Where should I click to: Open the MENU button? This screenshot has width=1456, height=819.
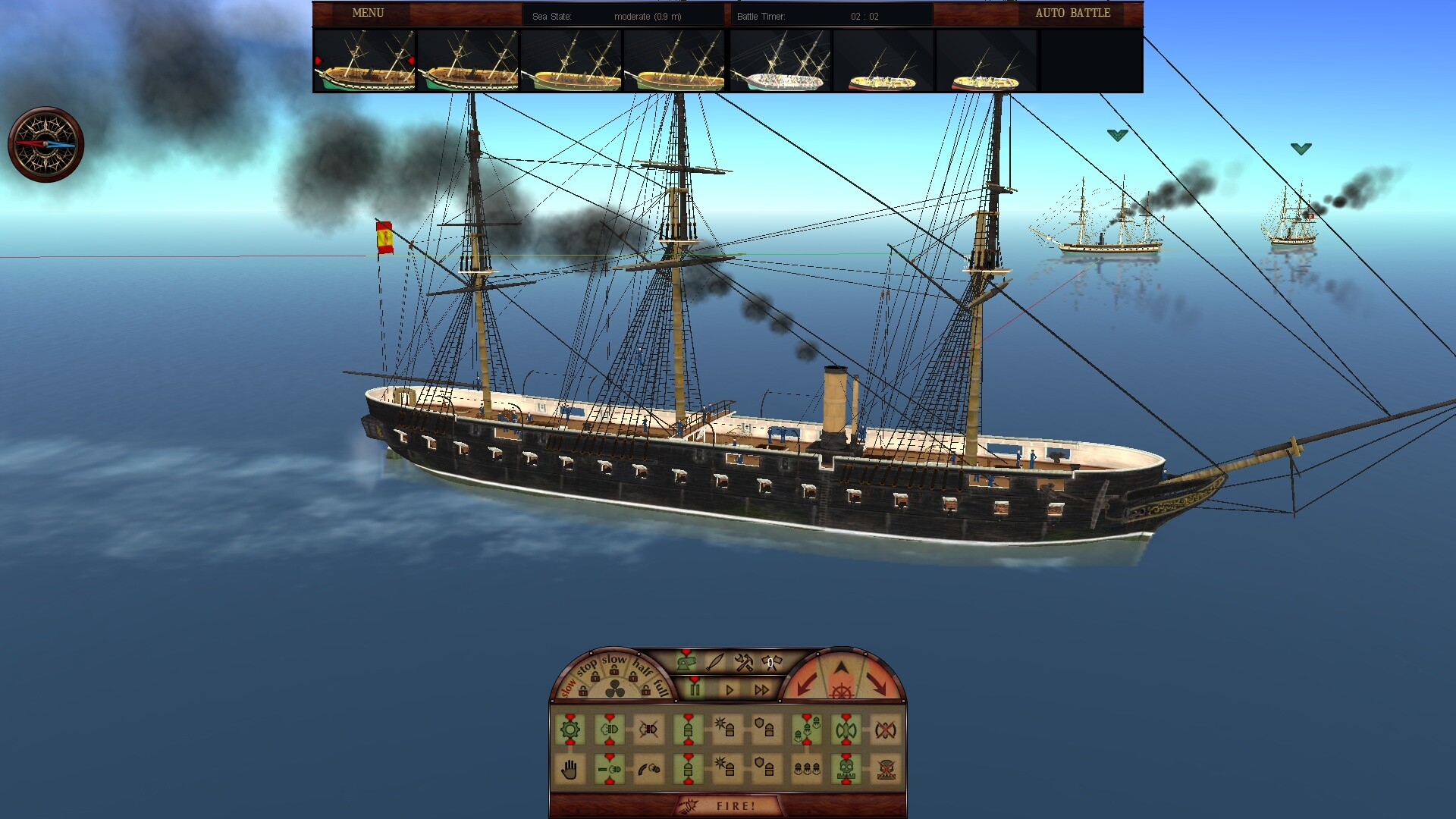[x=368, y=13]
